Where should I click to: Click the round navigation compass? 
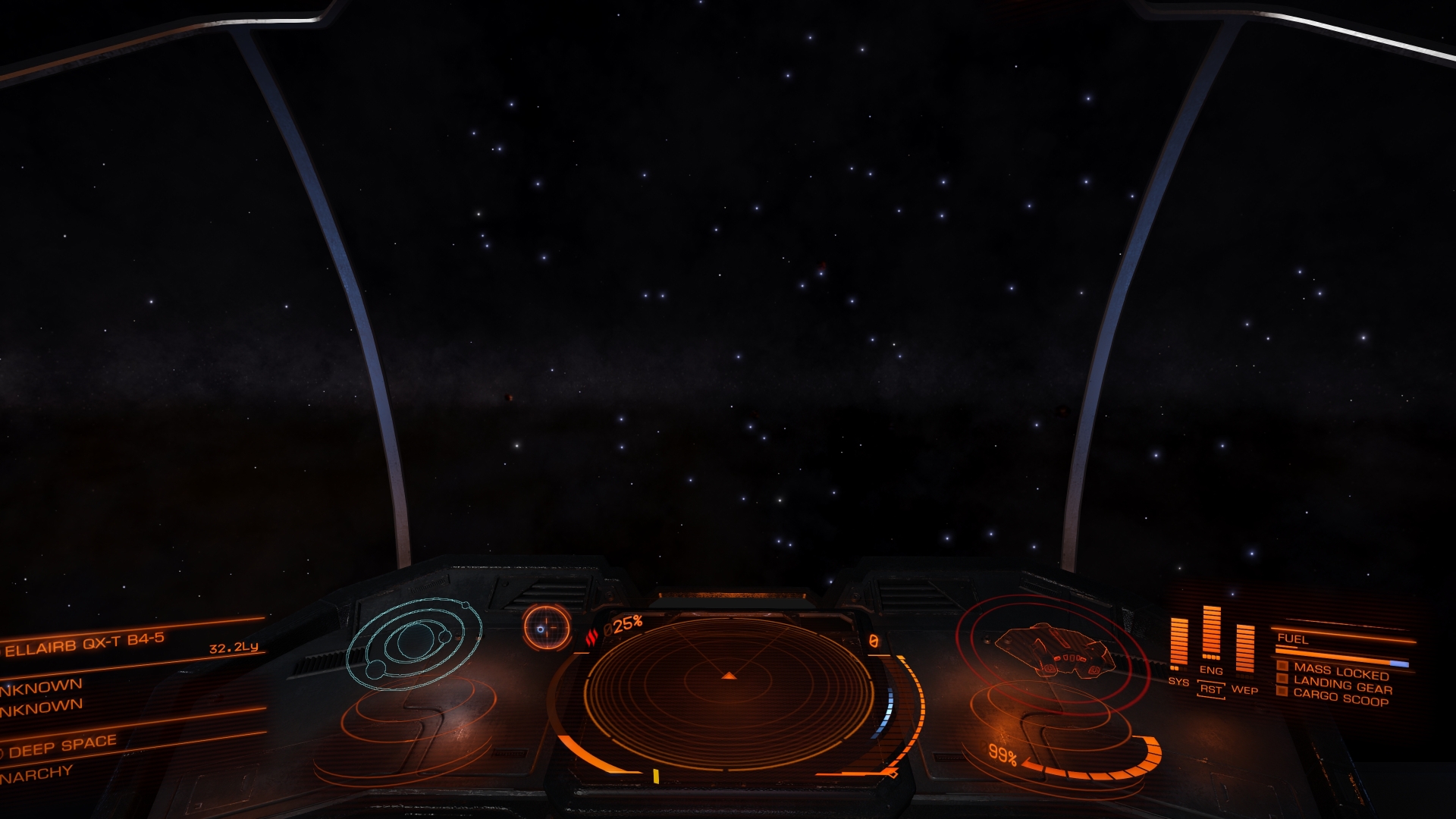pyautogui.click(x=546, y=627)
